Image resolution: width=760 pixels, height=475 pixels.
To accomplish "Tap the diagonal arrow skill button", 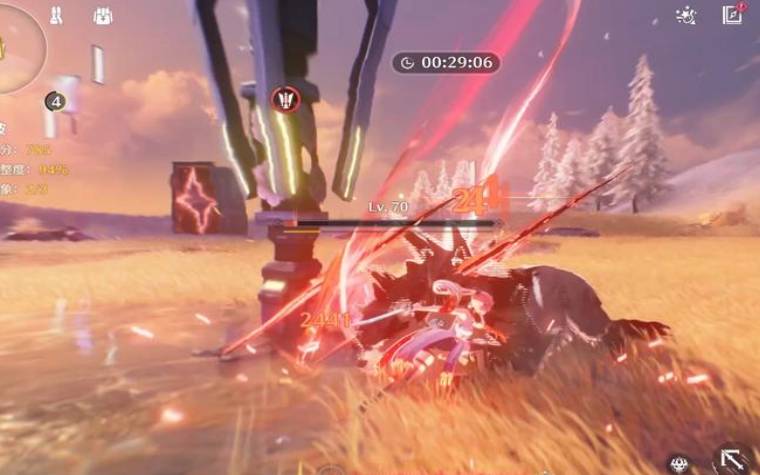I will pyautogui.click(x=733, y=460).
